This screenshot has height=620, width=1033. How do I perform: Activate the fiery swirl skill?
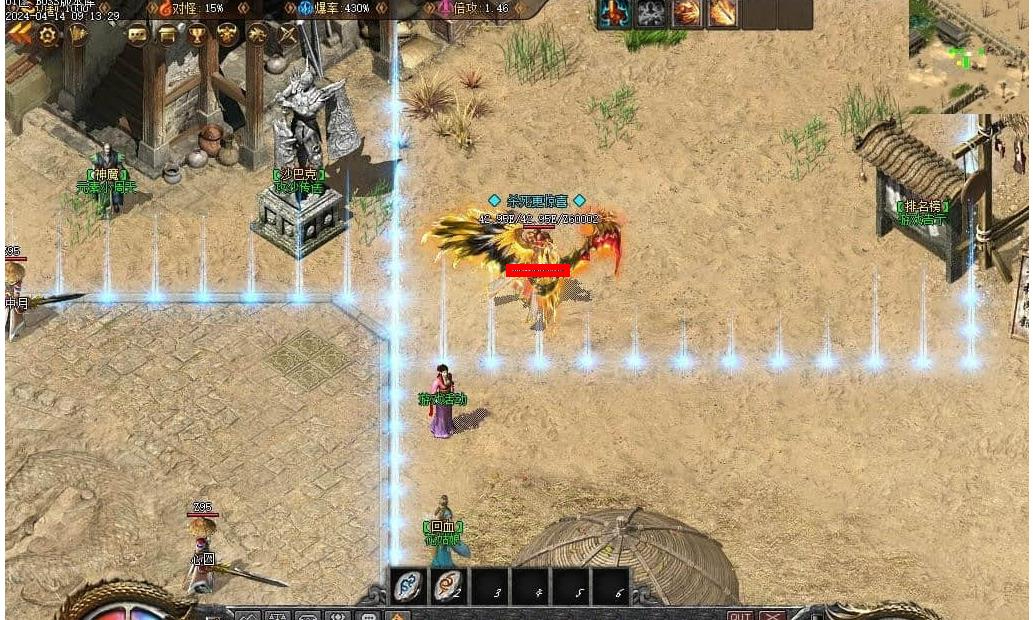pos(687,13)
